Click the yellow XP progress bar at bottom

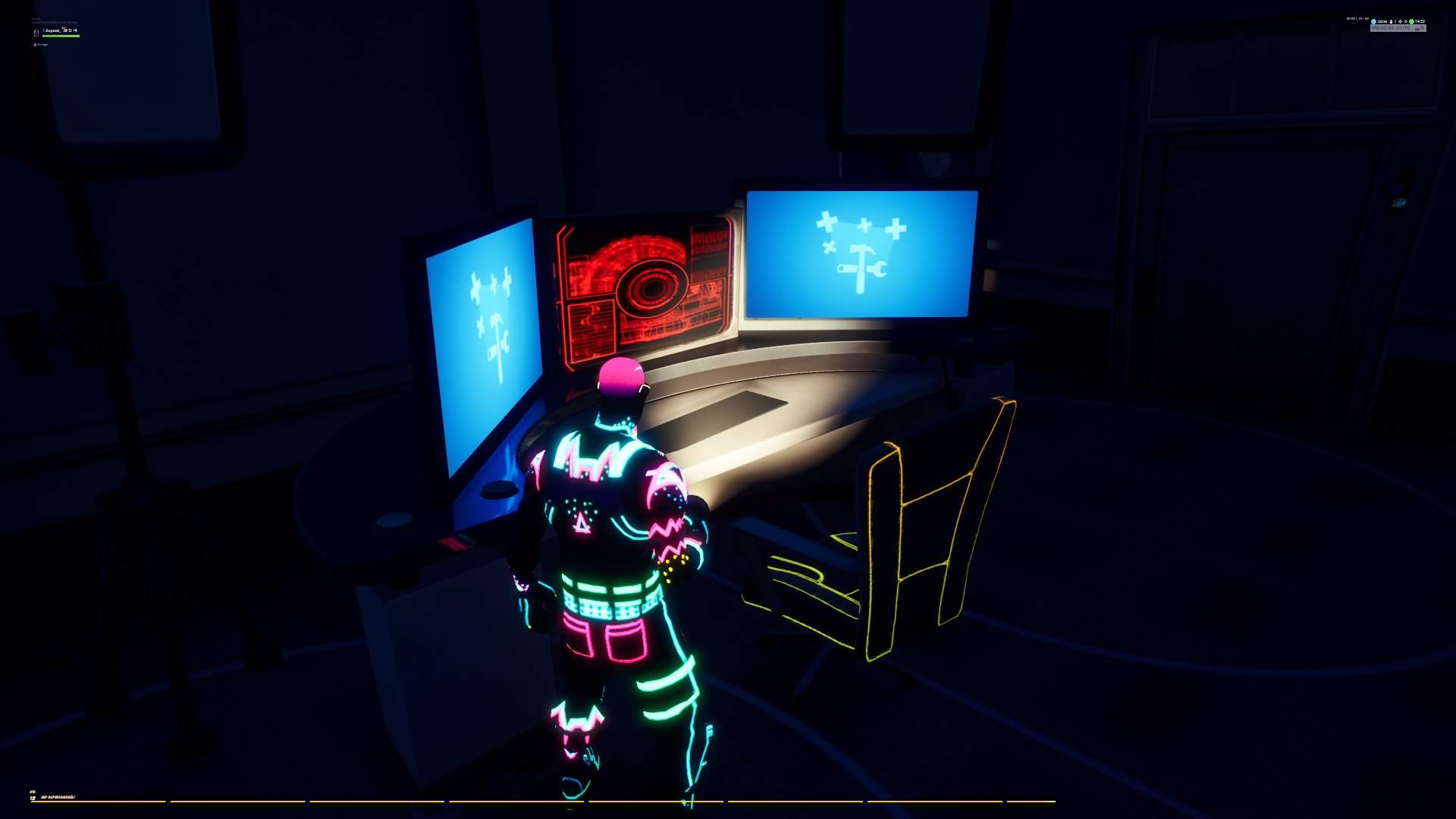pos(531,802)
